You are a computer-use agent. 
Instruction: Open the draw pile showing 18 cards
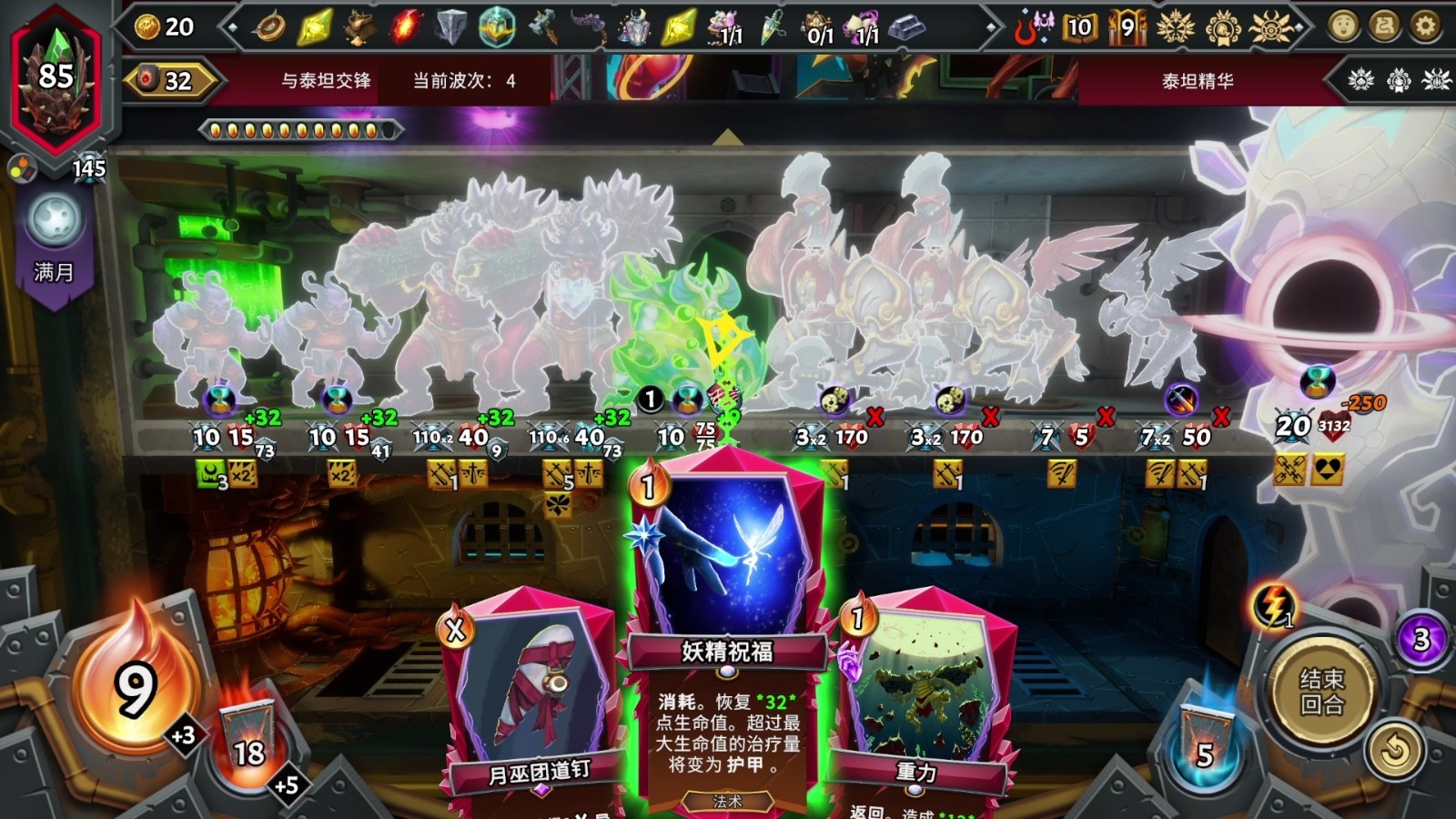[248, 742]
